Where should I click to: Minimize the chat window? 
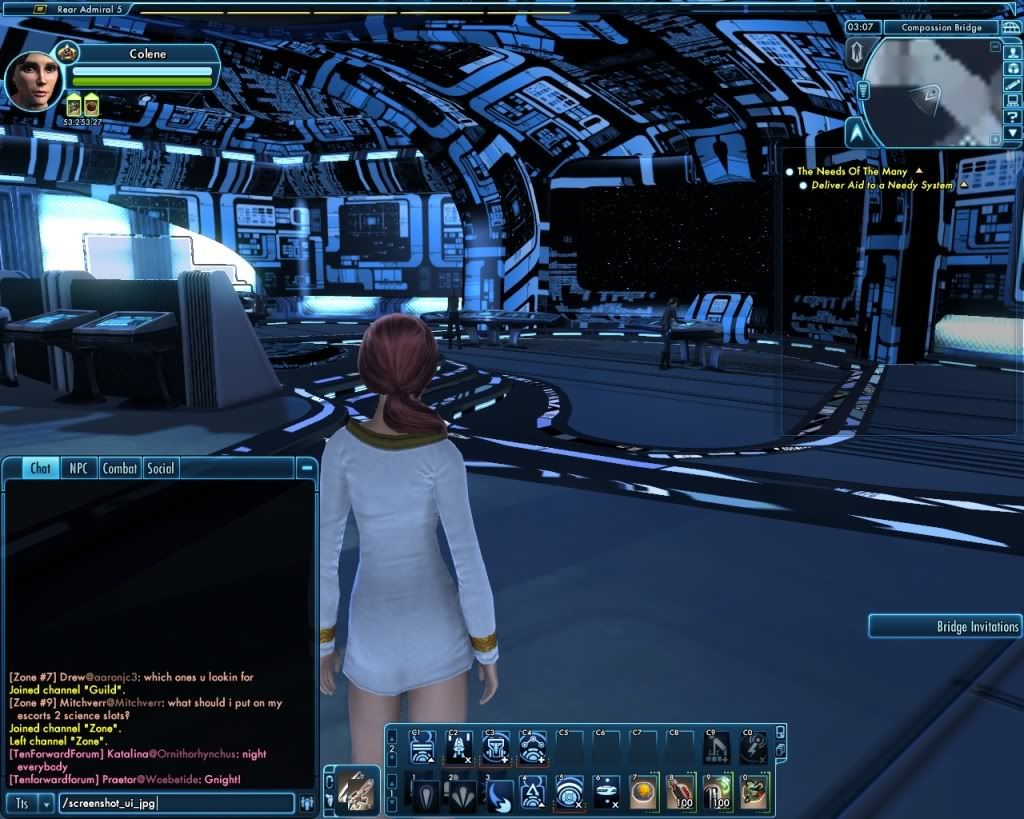tap(307, 467)
